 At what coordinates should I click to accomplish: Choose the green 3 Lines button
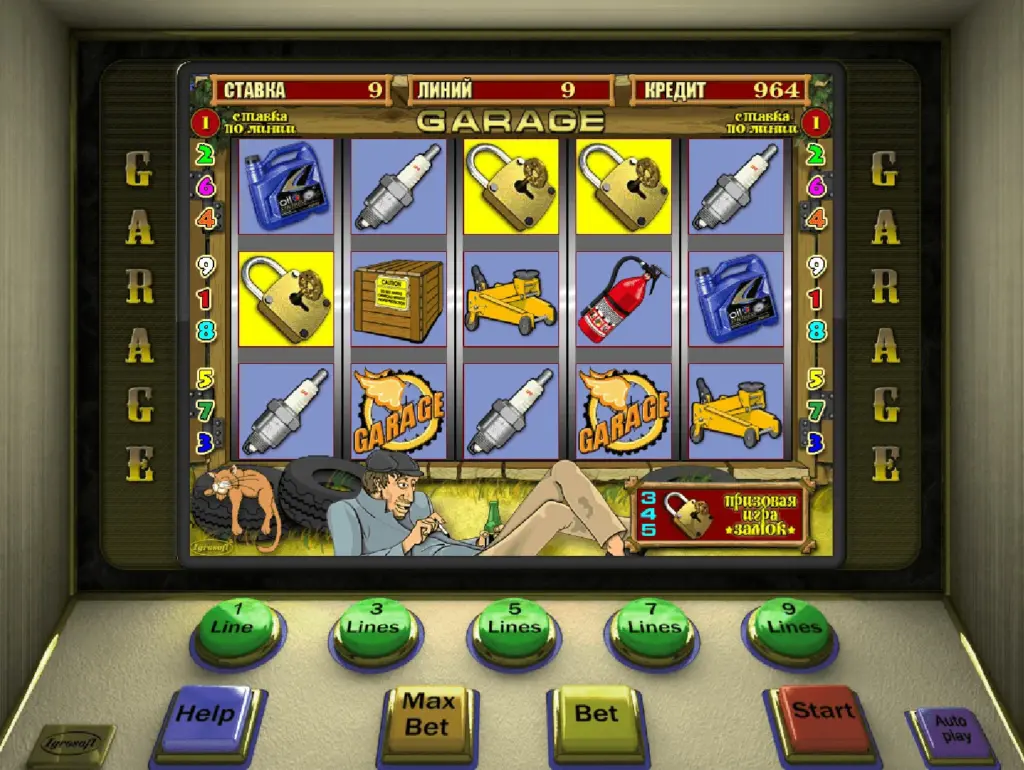[x=375, y=626]
